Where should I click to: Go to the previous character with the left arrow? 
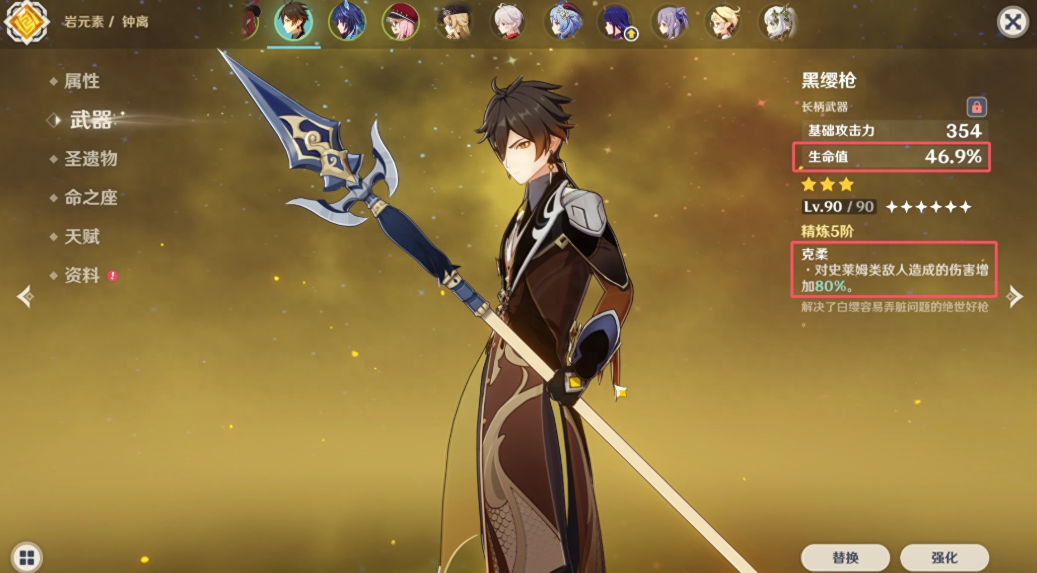click(26, 296)
